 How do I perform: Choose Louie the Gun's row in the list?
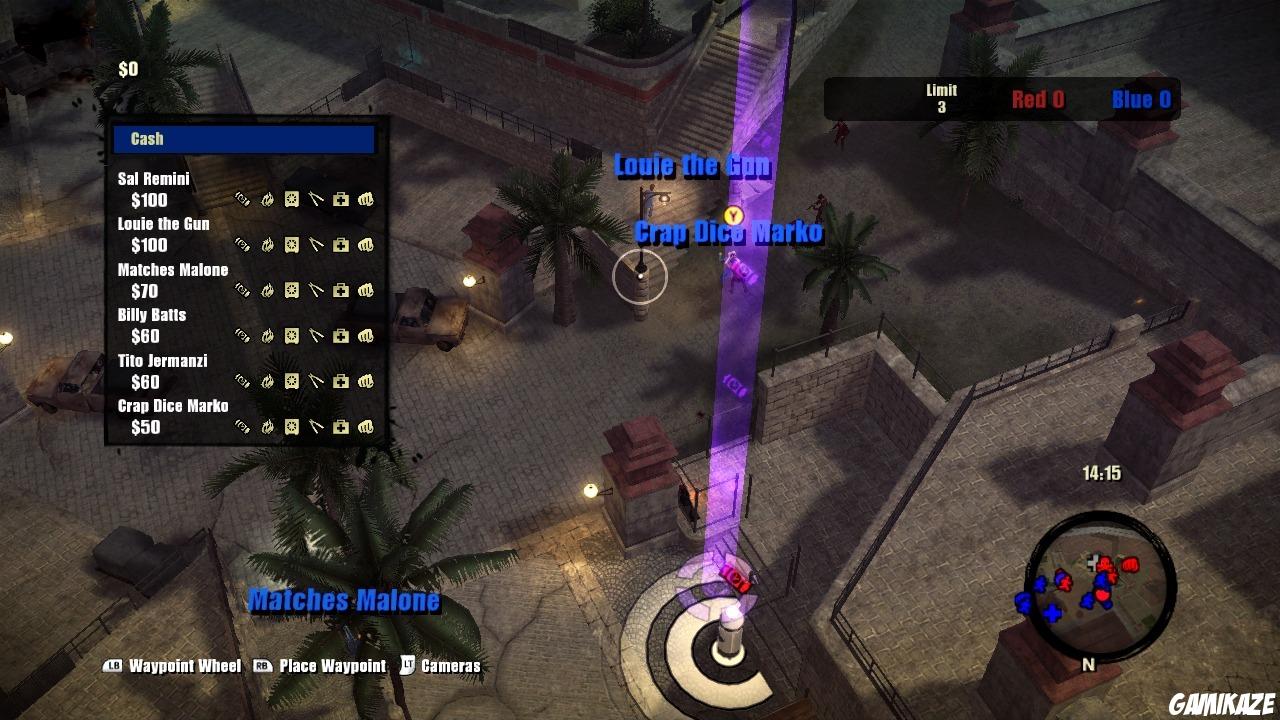pyautogui.click(x=164, y=224)
